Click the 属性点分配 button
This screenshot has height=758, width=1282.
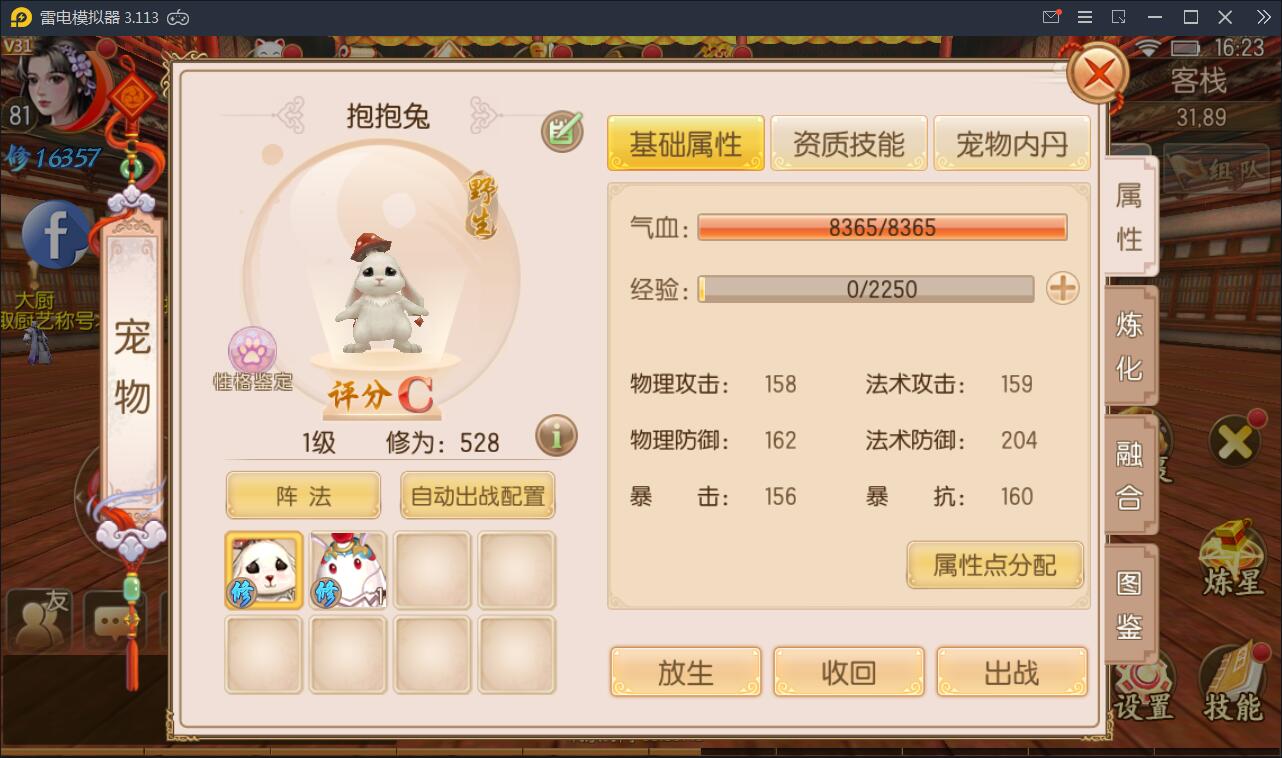click(x=994, y=565)
